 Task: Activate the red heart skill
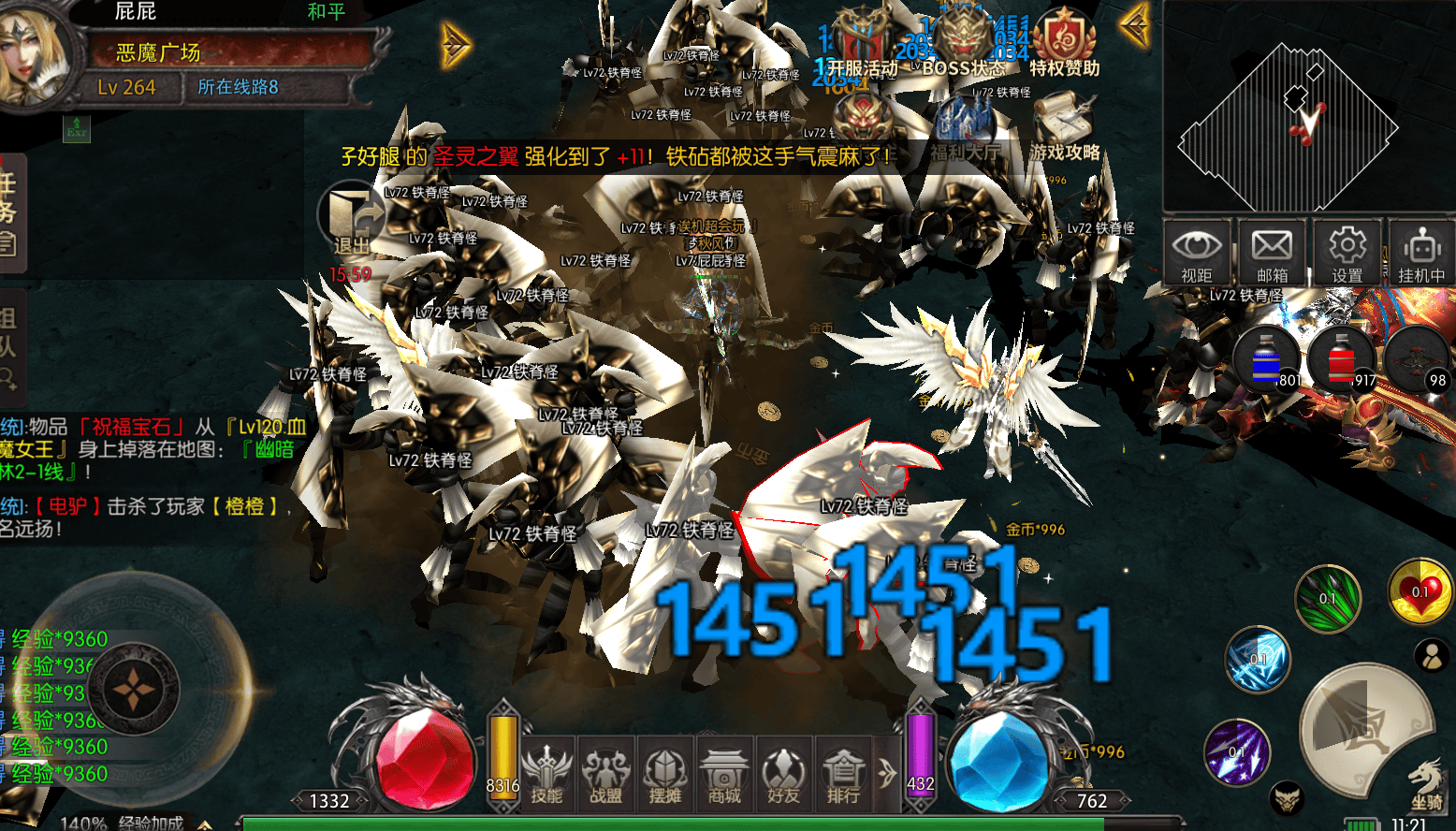click(1420, 592)
